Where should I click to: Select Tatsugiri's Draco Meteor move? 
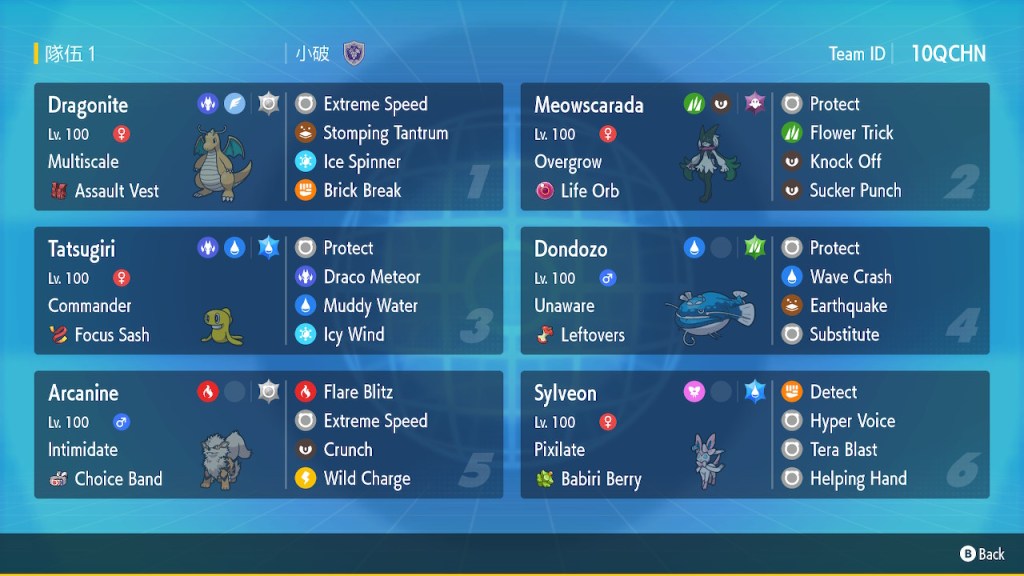click(371, 277)
